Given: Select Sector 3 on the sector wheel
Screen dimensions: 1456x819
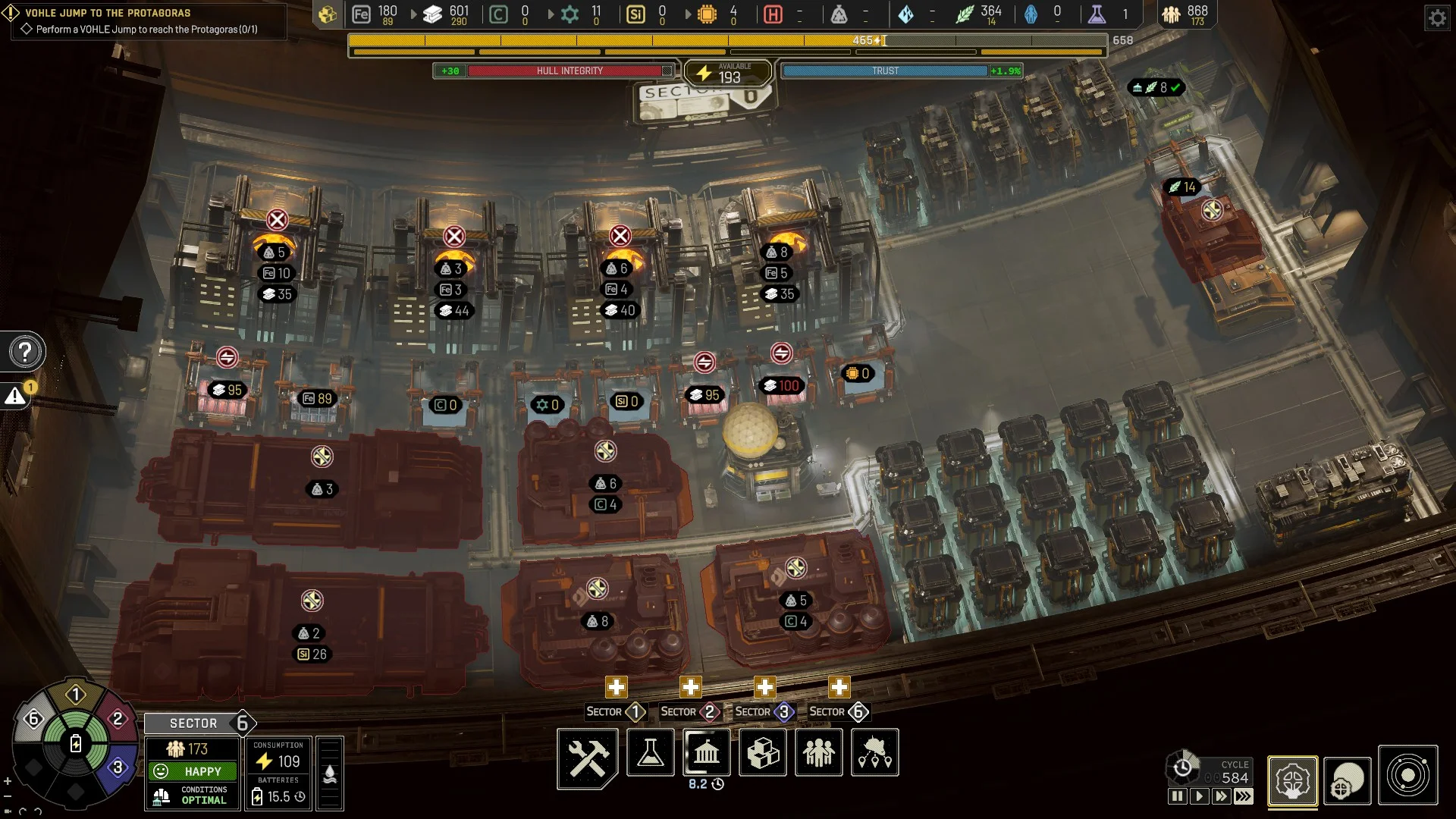Looking at the screenshot, I should (118, 767).
